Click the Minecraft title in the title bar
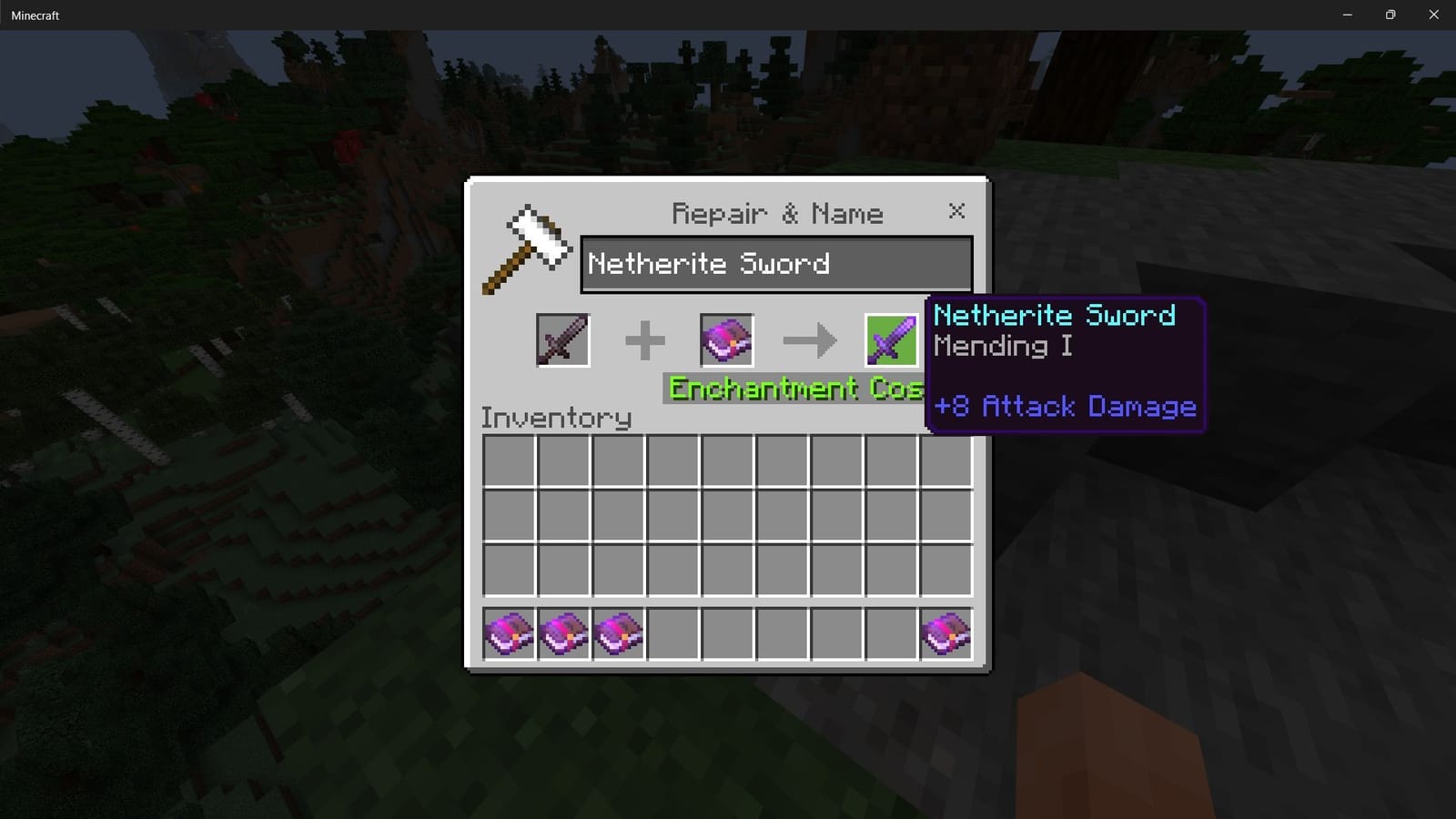Viewport: 1456px width, 819px height. pyautogui.click(x=35, y=15)
